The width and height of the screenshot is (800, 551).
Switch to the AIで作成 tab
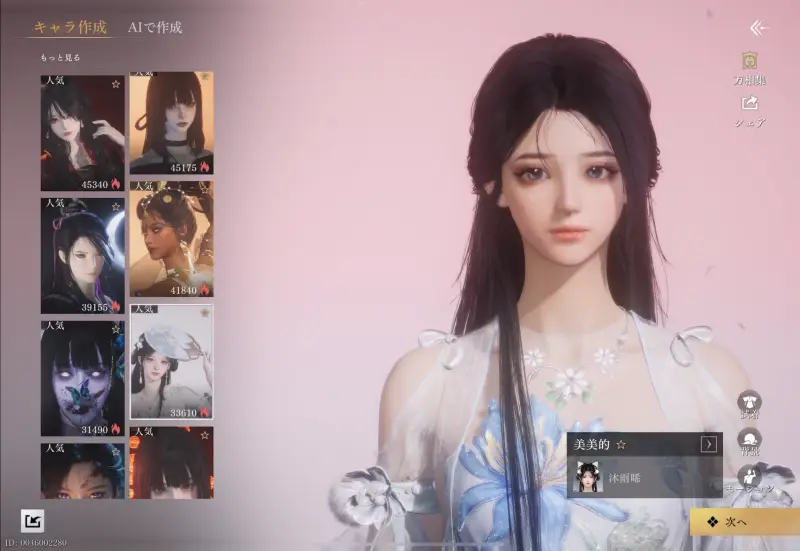point(155,27)
